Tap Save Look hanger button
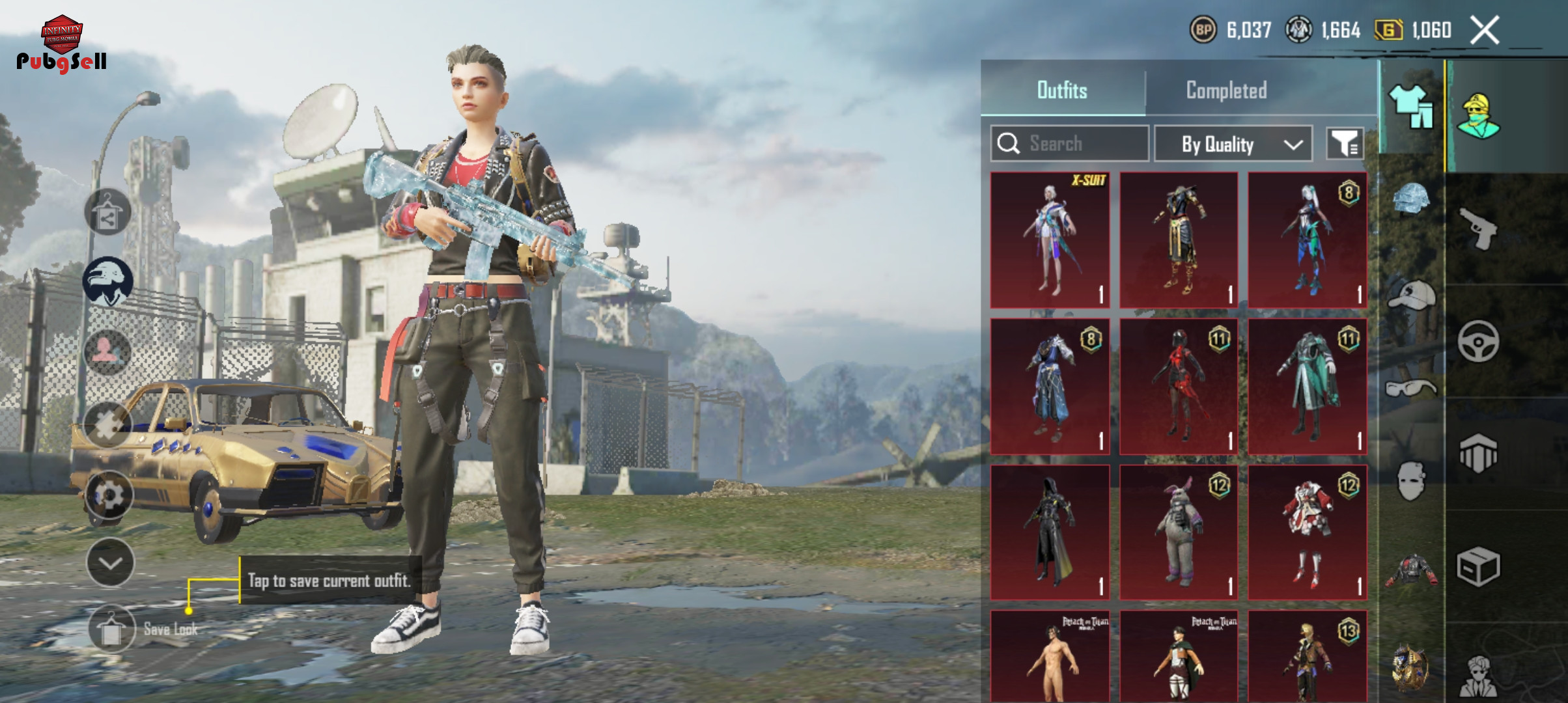Image resolution: width=1568 pixels, height=703 pixels. (111, 629)
